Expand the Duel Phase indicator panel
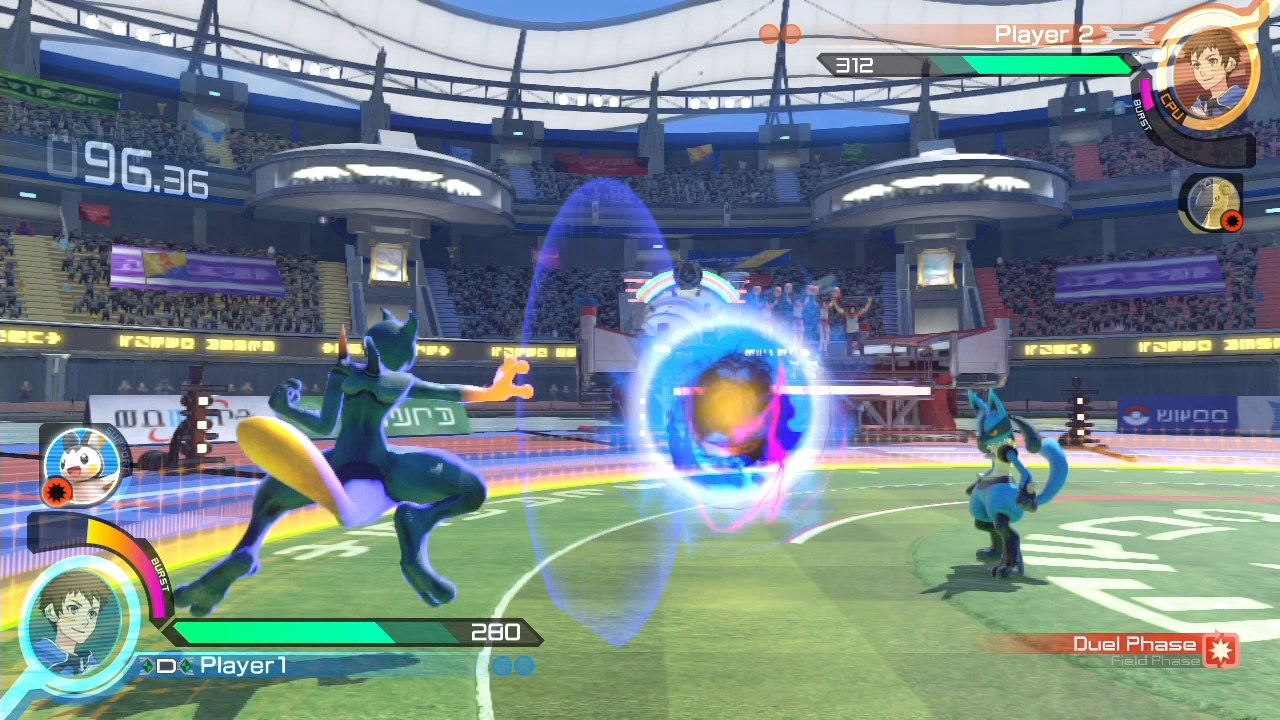This screenshot has width=1280, height=720. 1150,650
